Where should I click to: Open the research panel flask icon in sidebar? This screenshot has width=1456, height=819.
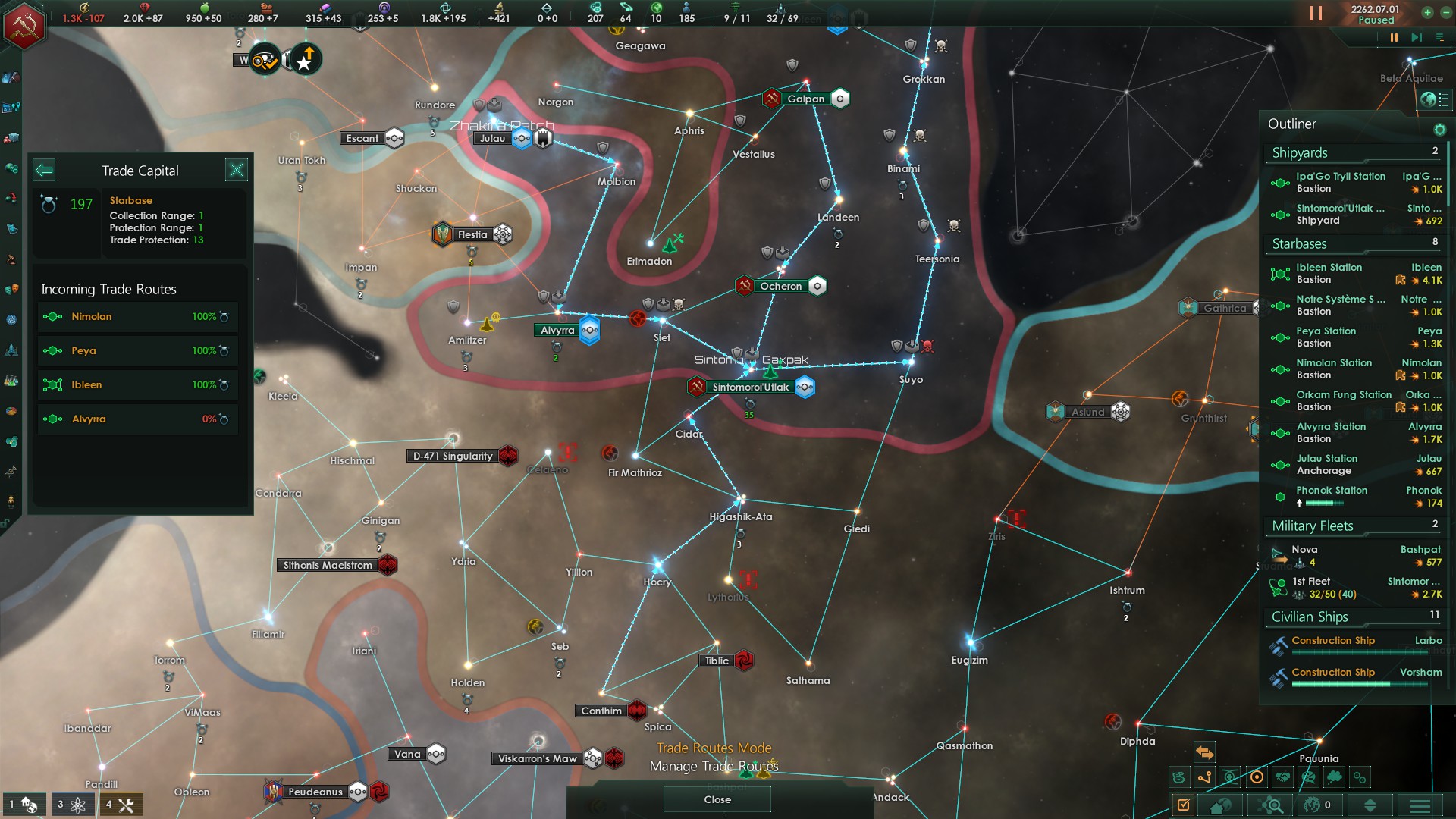click(x=11, y=379)
